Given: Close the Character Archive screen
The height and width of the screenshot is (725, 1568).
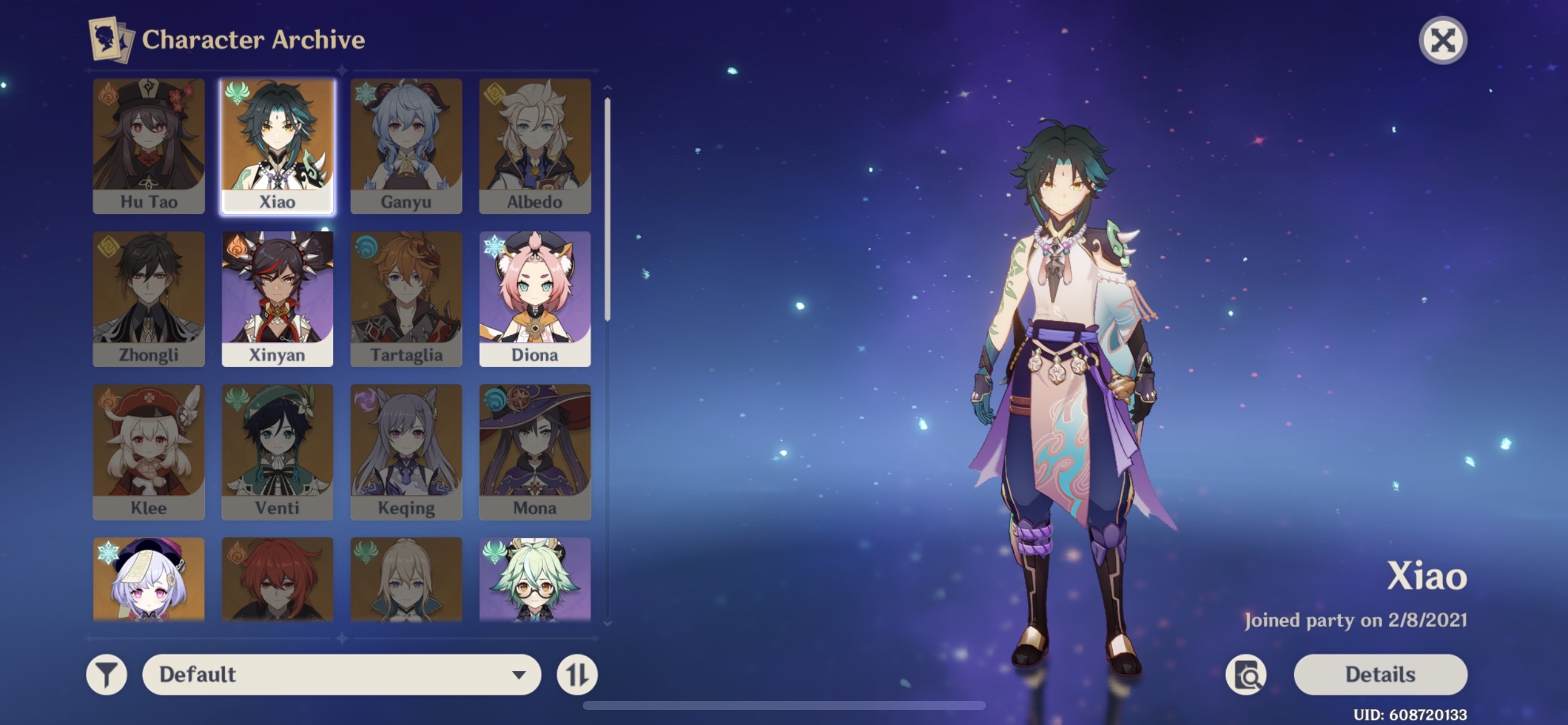Looking at the screenshot, I should [1442, 41].
